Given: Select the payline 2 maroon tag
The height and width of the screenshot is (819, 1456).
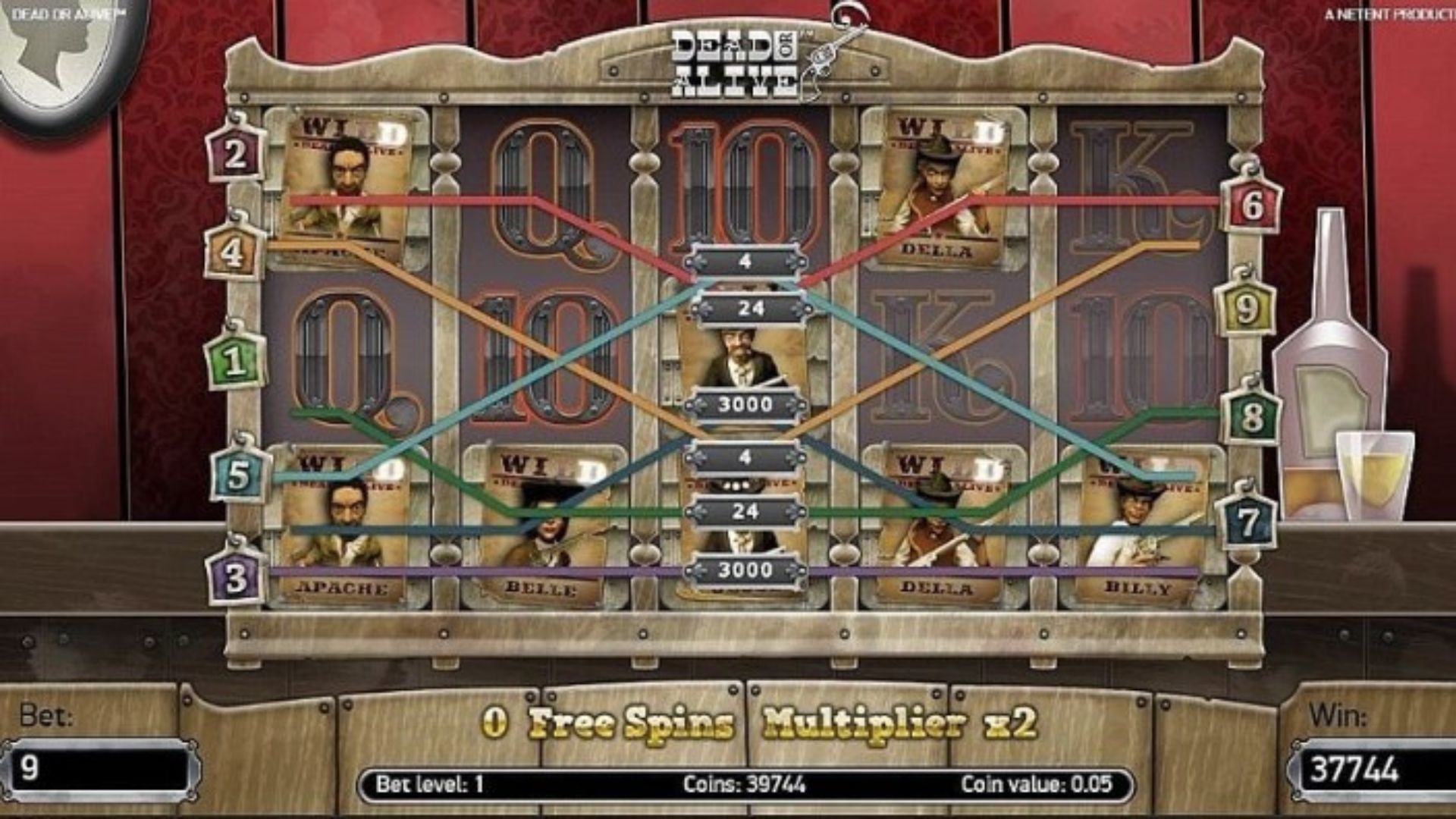Looking at the screenshot, I should click(x=235, y=154).
